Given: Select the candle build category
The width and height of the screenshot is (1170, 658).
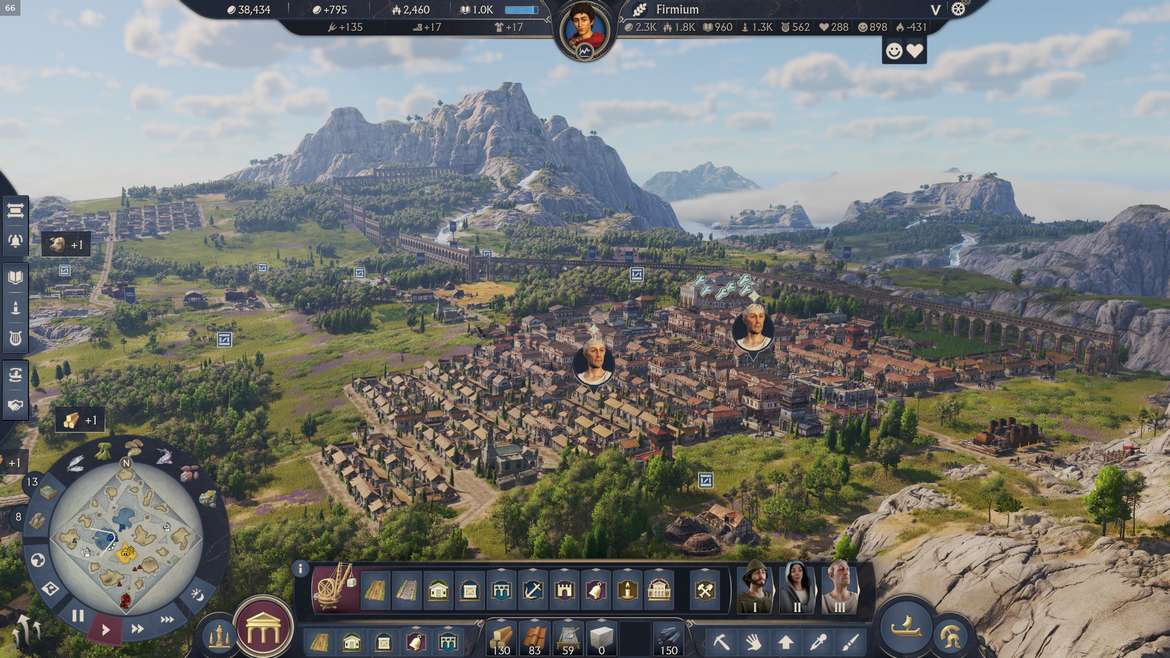Looking at the screenshot, I should 627,590.
